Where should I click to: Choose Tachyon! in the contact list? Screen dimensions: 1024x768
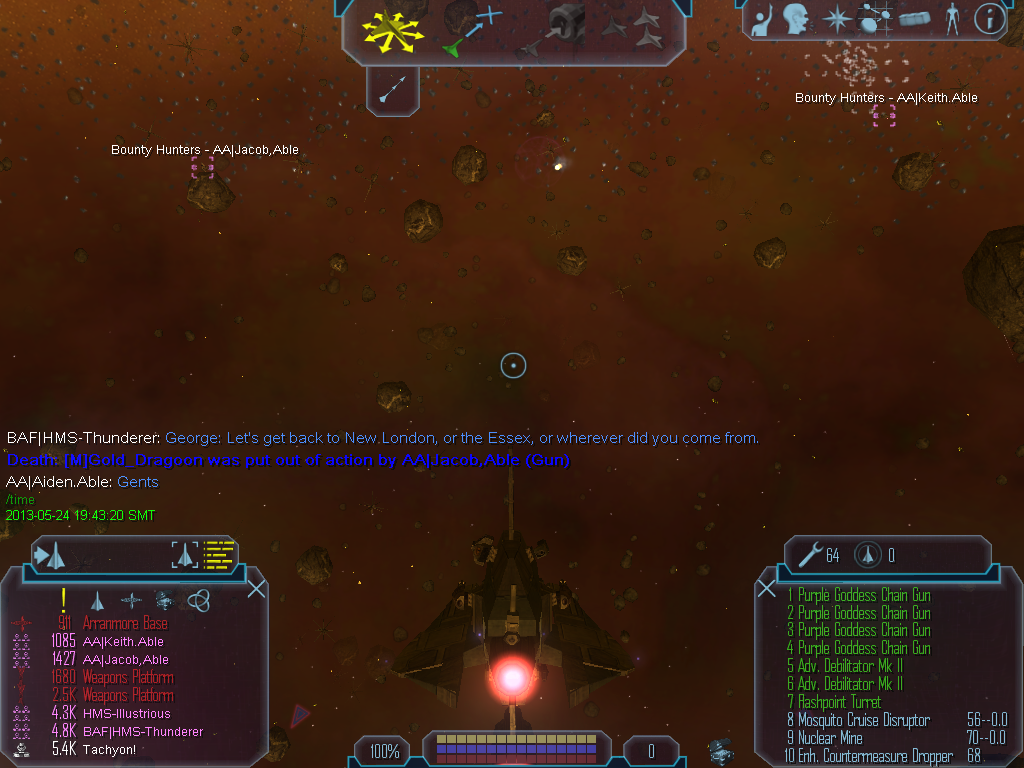110,749
